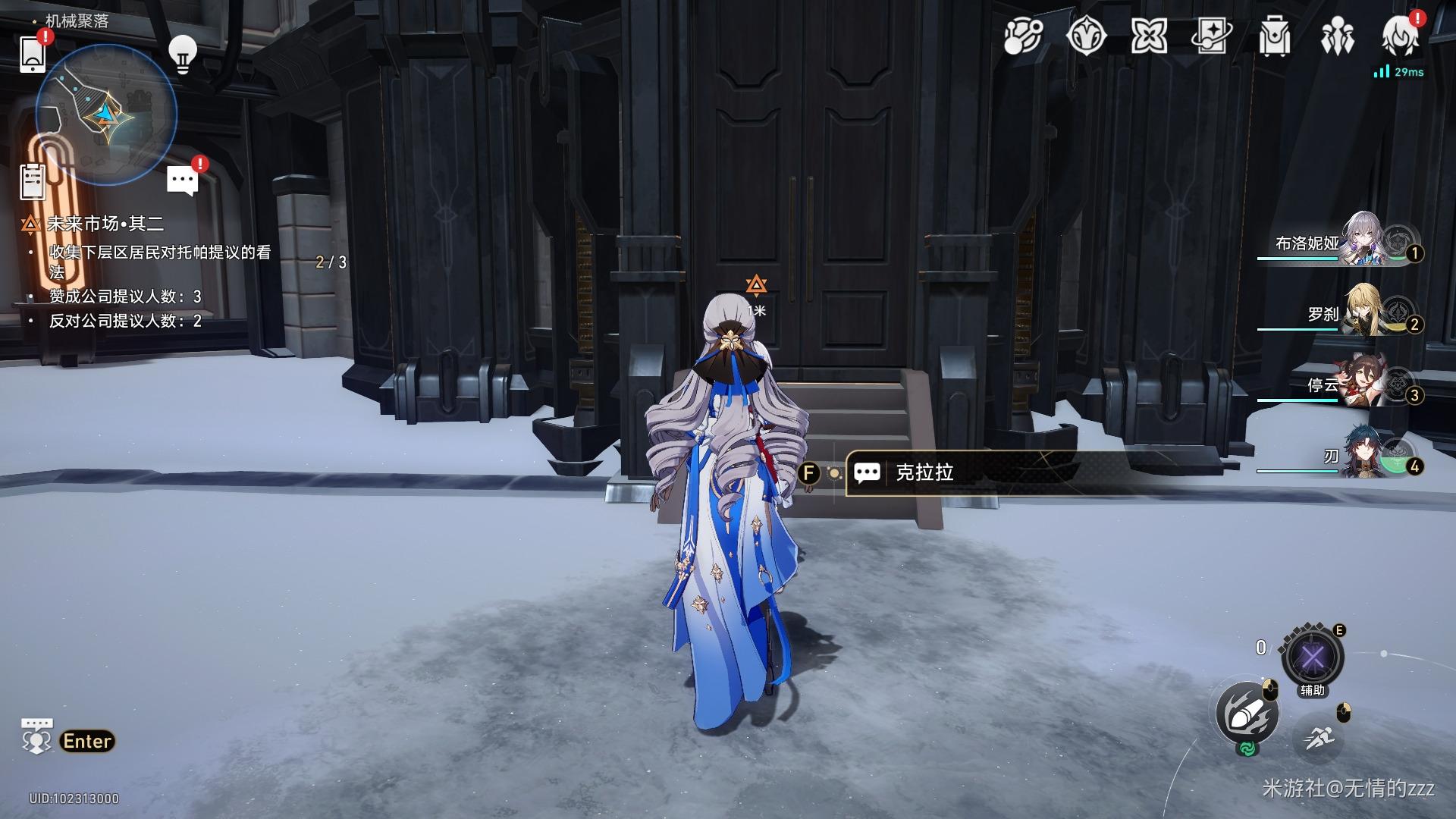
Task: Open the team setup figures icon
Action: pos(1336,36)
